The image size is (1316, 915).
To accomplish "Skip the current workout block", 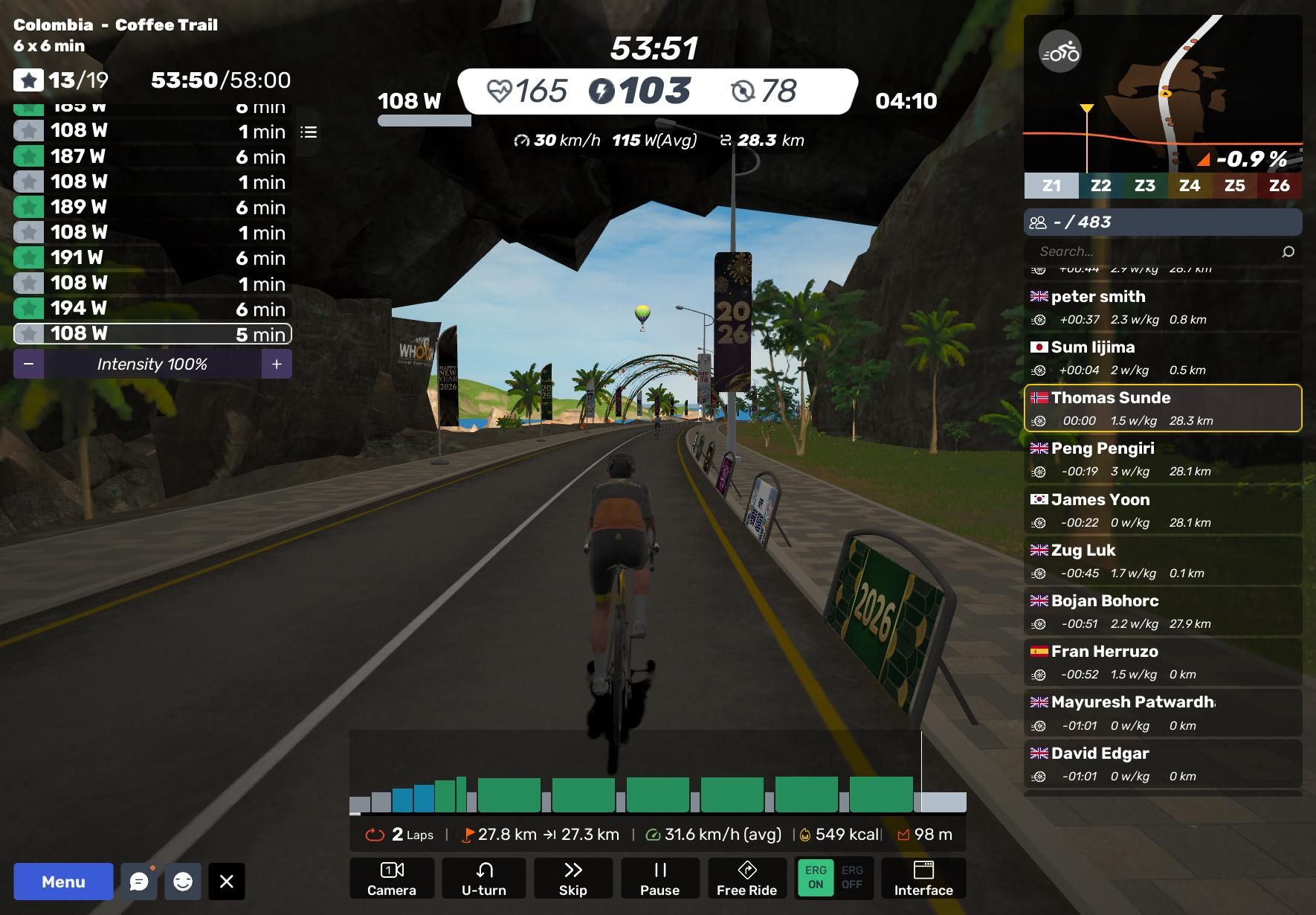I will point(572,879).
